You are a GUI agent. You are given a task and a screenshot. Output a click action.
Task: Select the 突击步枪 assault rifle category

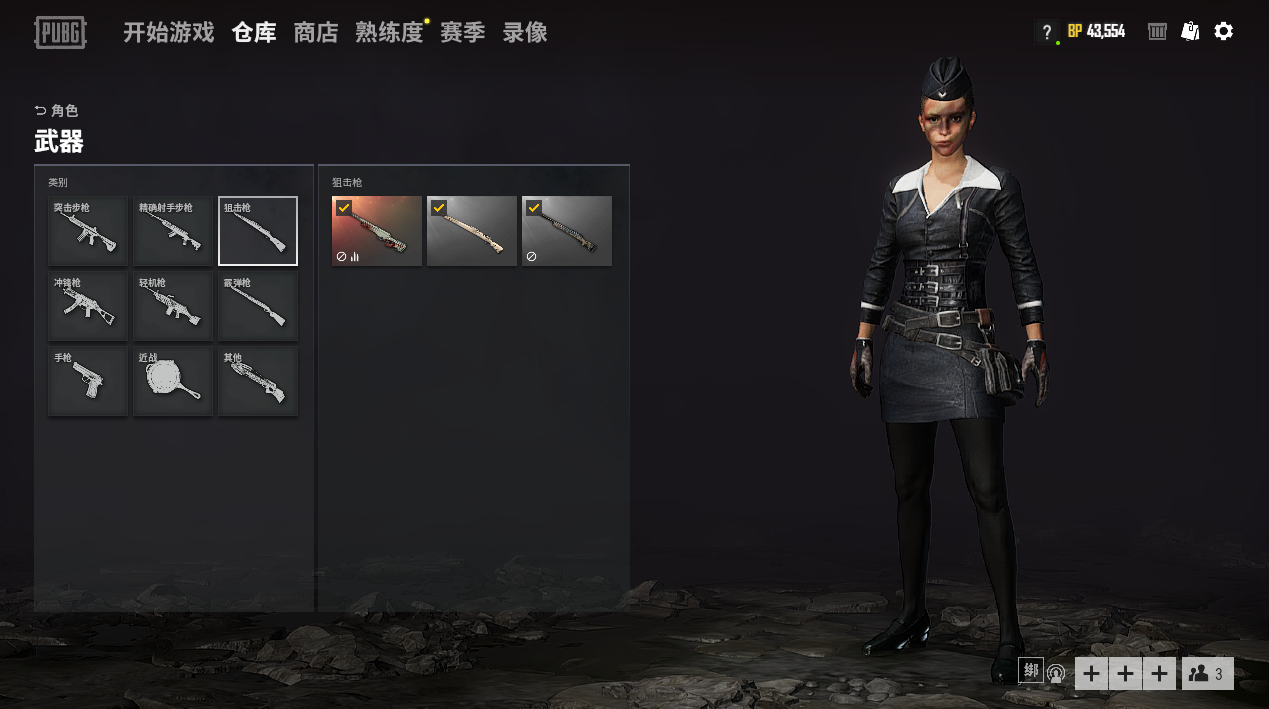click(x=88, y=231)
